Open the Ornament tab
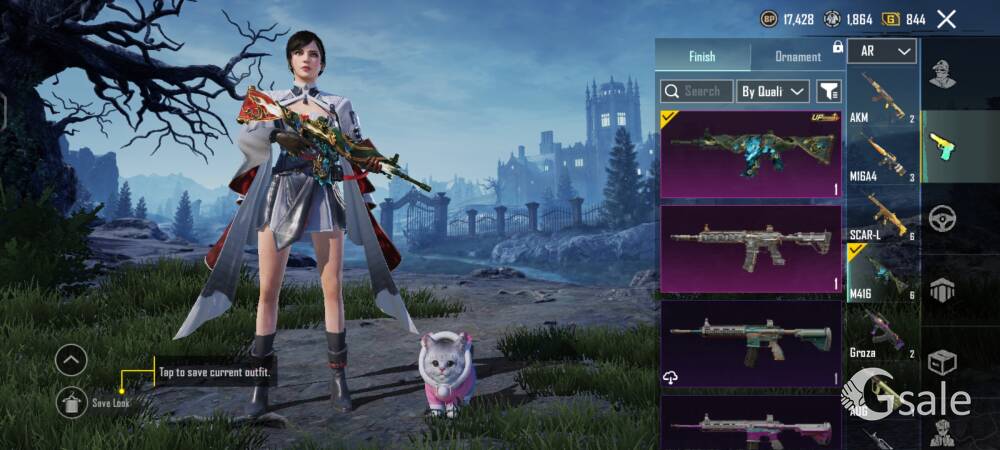The image size is (1000, 450). [x=797, y=57]
